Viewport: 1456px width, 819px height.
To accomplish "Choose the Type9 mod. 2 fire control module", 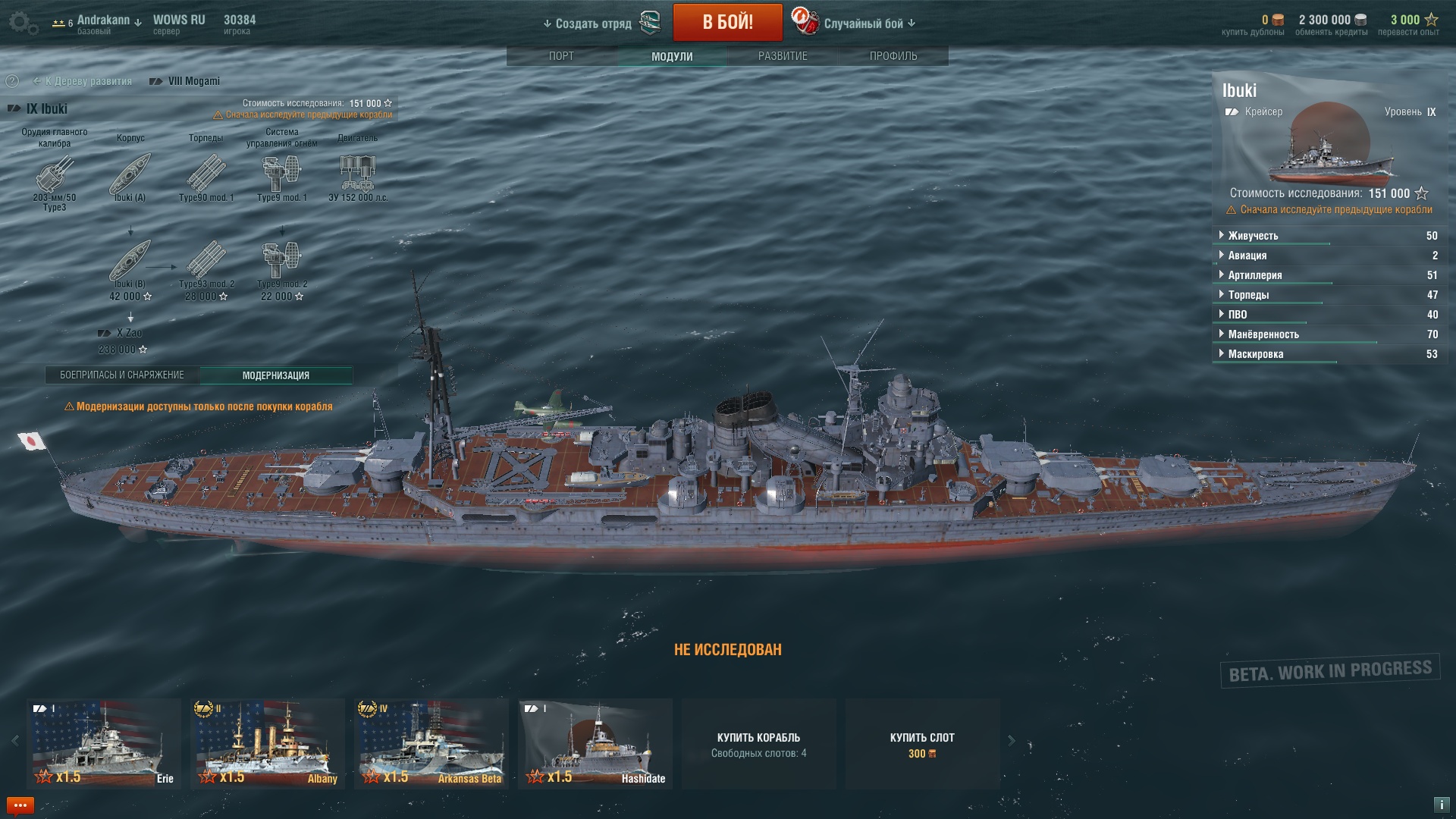I will pos(282,262).
